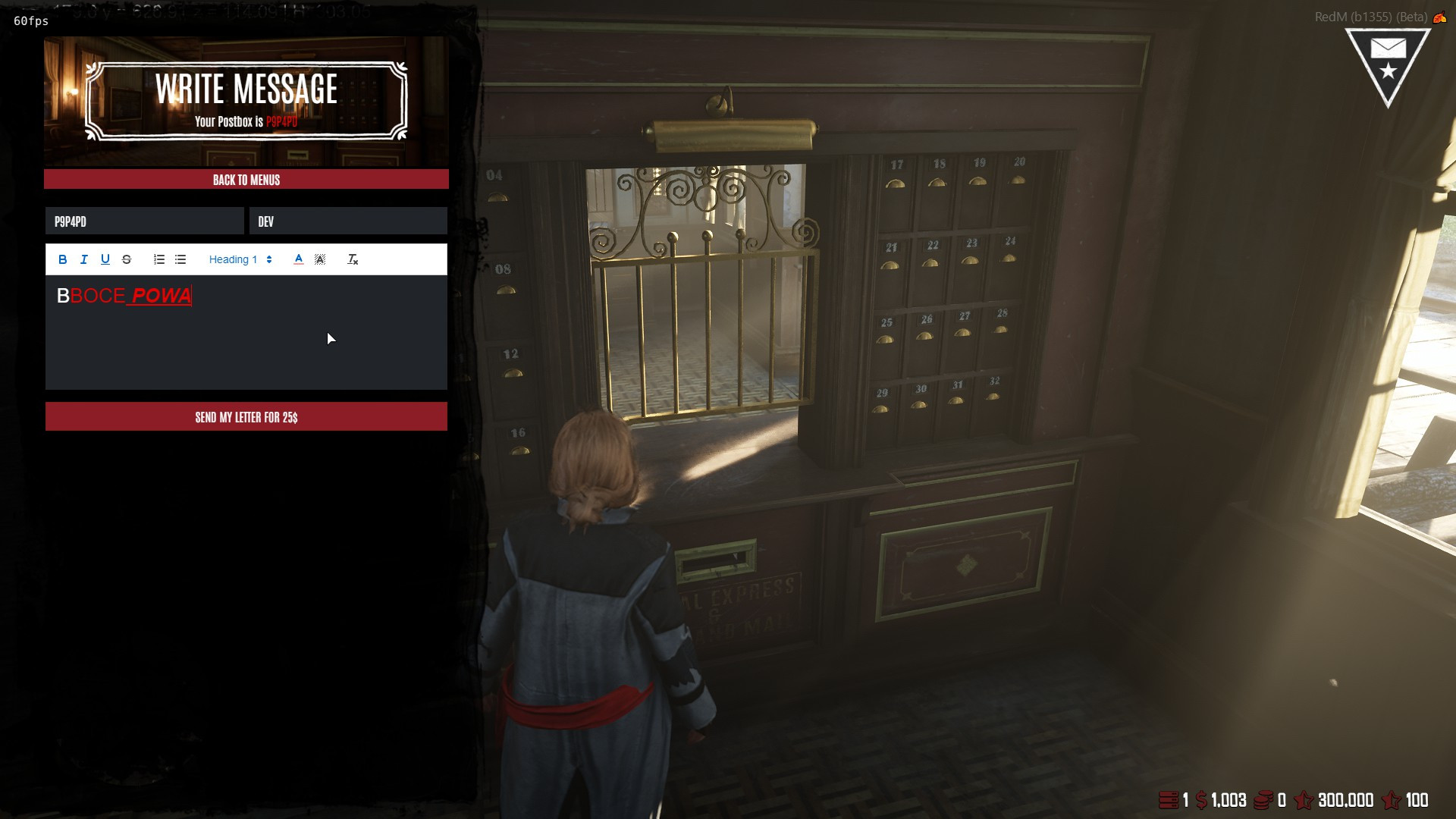Insert a bullet list

click(x=180, y=259)
